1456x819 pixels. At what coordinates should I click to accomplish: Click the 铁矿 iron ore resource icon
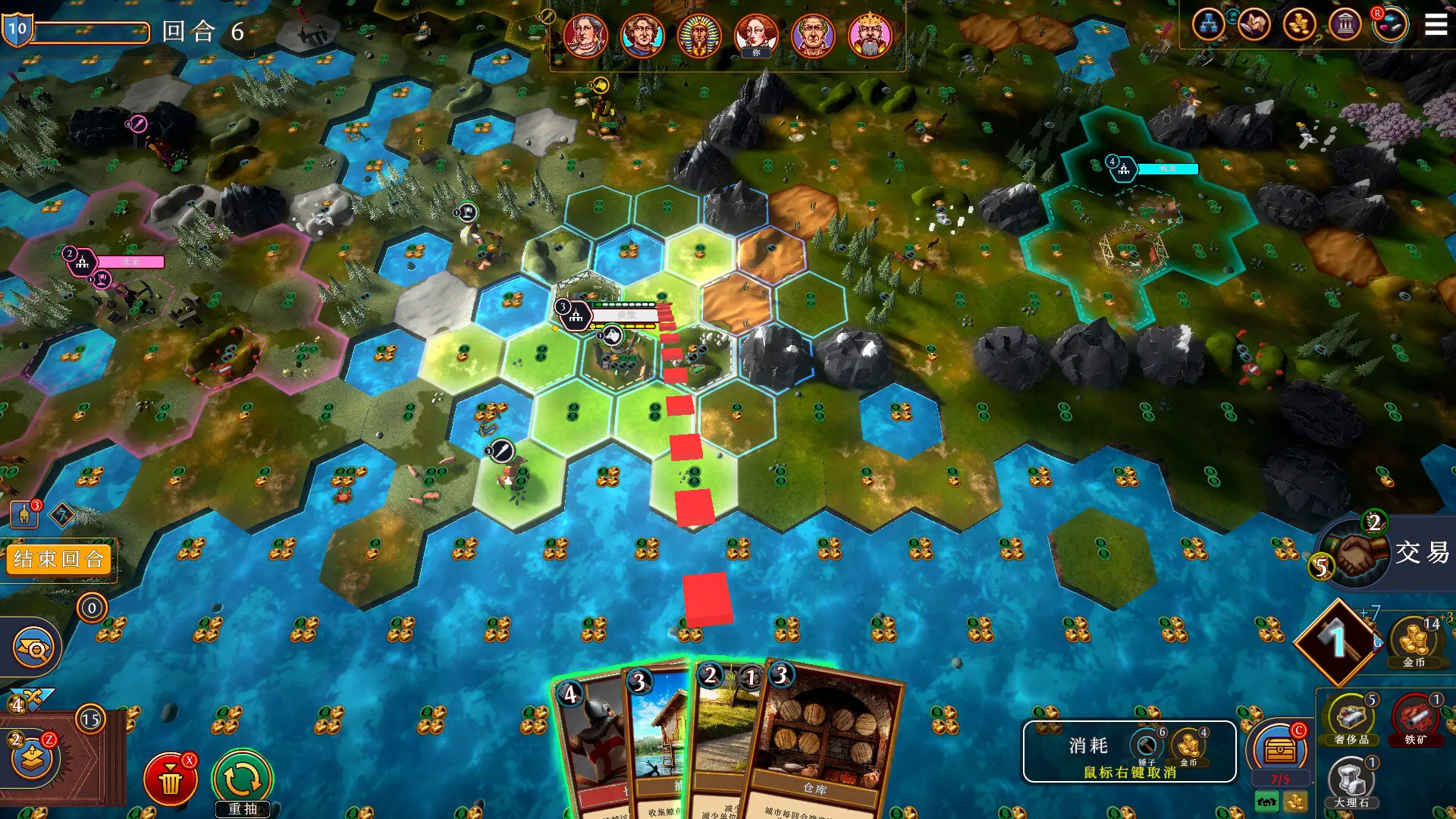tap(1416, 717)
